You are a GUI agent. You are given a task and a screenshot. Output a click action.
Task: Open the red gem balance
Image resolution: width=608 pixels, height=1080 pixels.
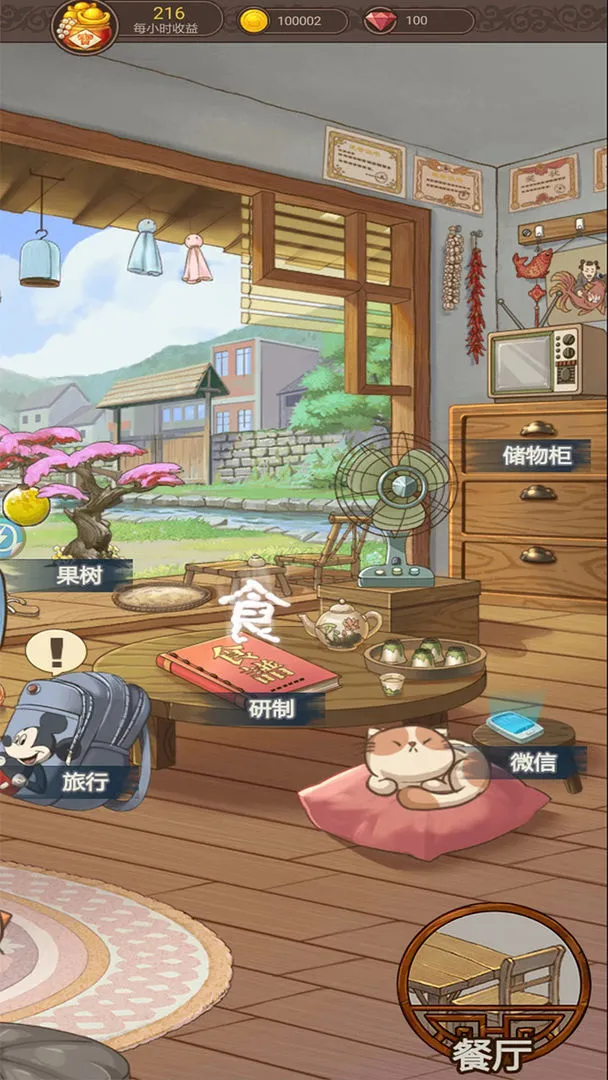418,21
